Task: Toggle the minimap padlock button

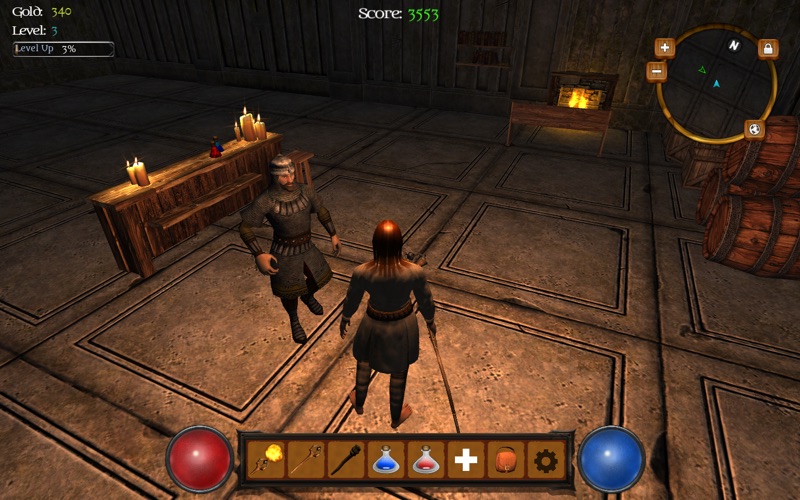Action: click(x=767, y=48)
